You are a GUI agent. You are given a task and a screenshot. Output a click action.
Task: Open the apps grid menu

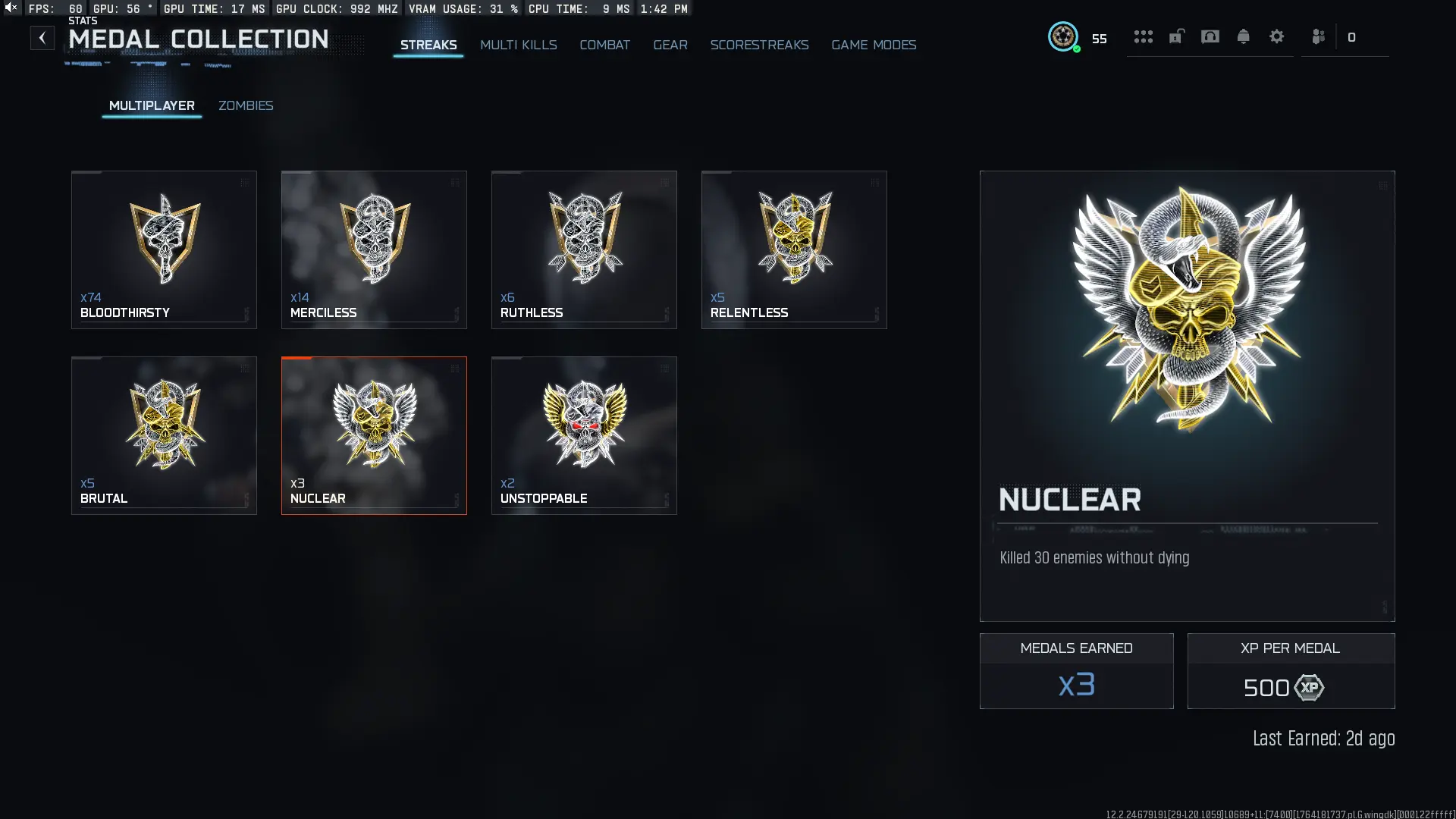point(1144,36)
